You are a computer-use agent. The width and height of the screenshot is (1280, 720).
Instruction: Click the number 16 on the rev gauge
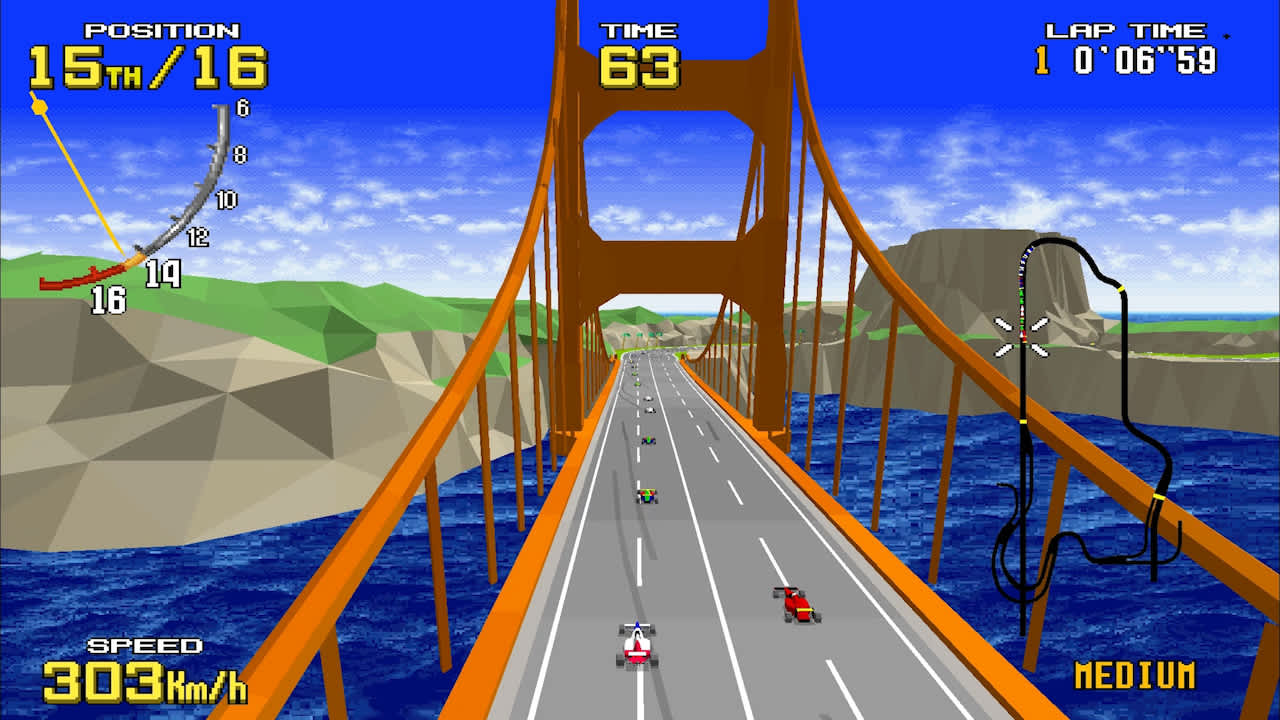click(109, 297)
